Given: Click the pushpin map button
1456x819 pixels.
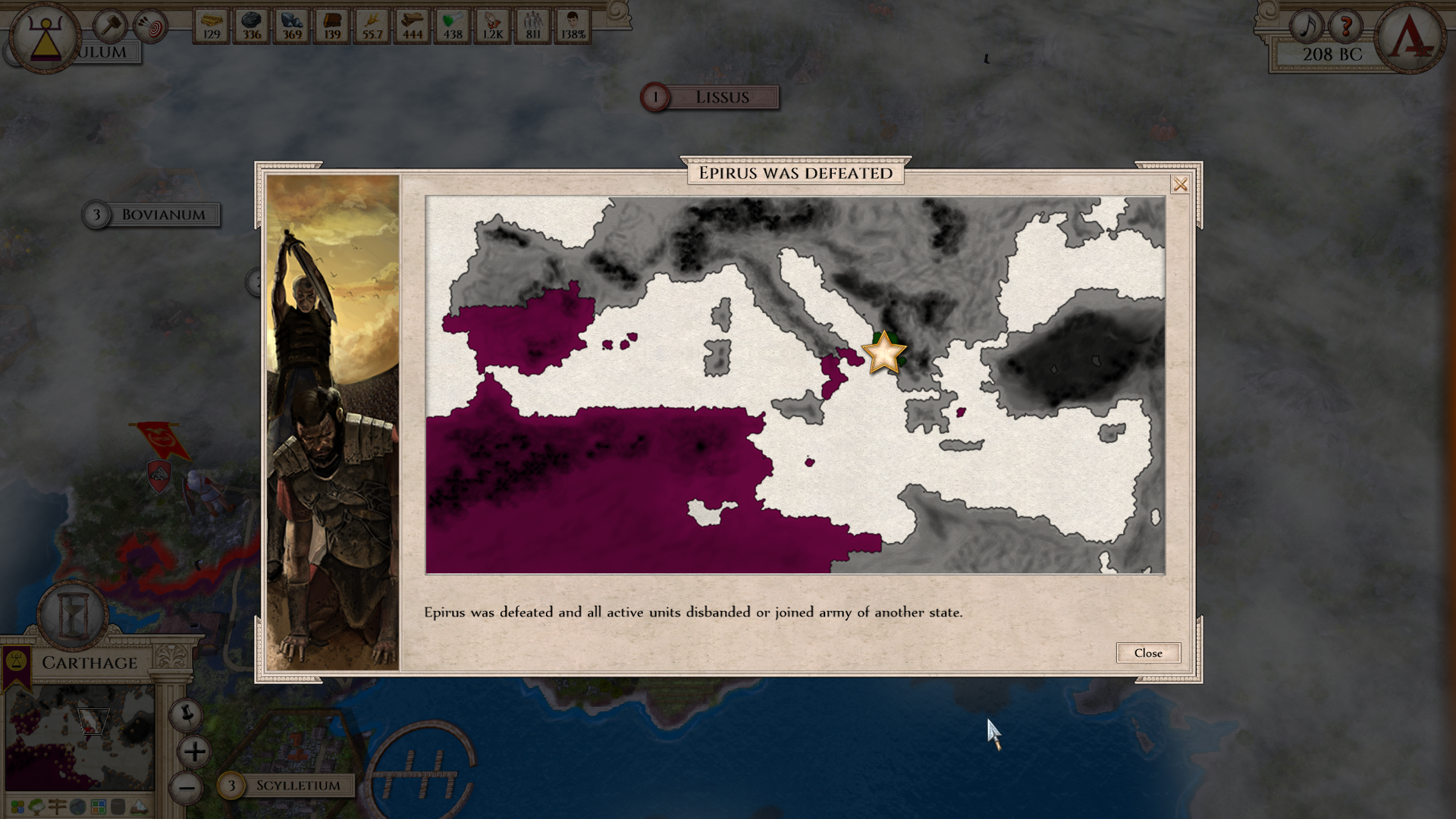Looking at the screenshot, I should pos(186,714).
